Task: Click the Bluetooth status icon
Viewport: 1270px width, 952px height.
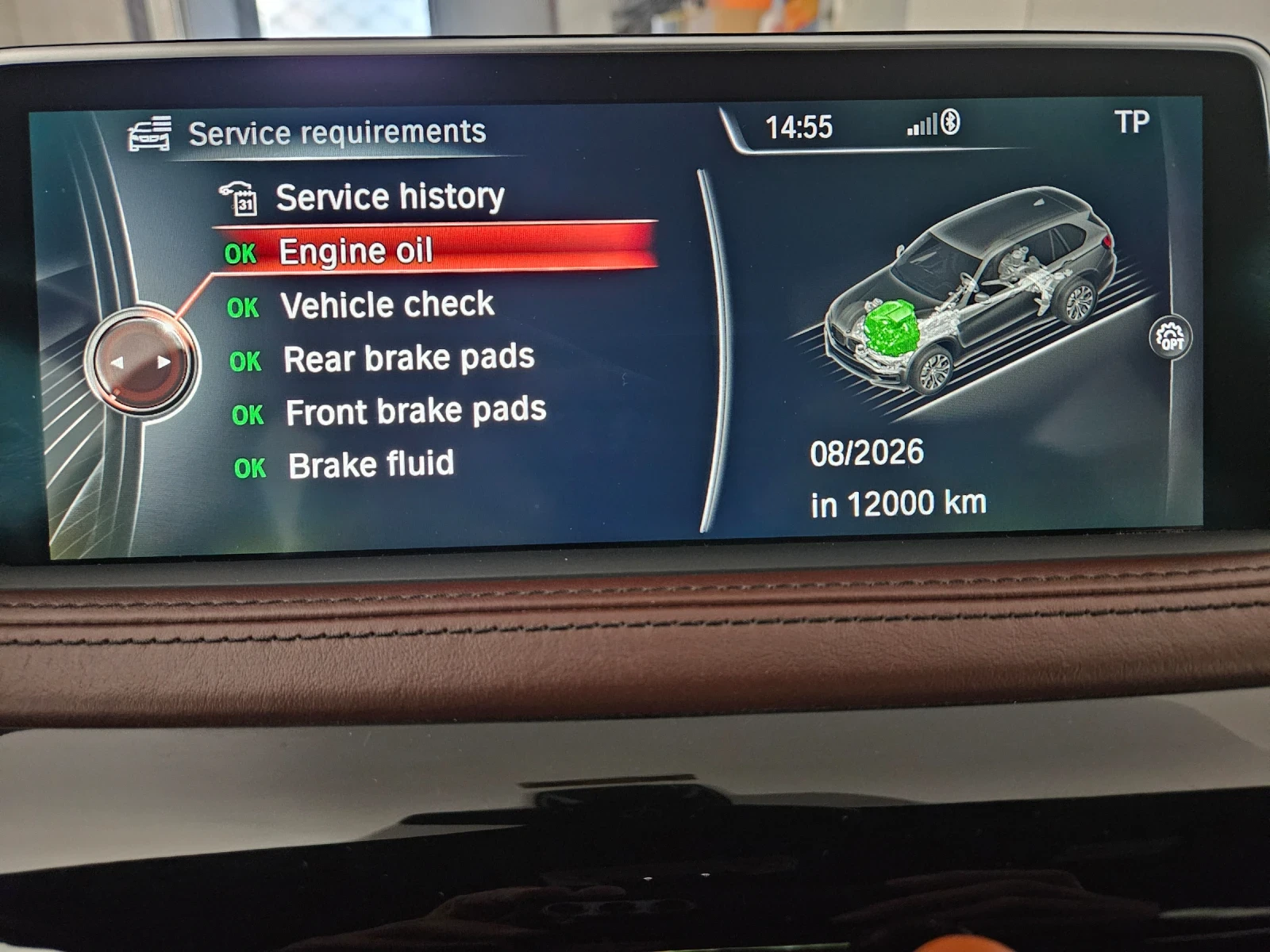Action: pyautogui.click(x=950, y=125)
